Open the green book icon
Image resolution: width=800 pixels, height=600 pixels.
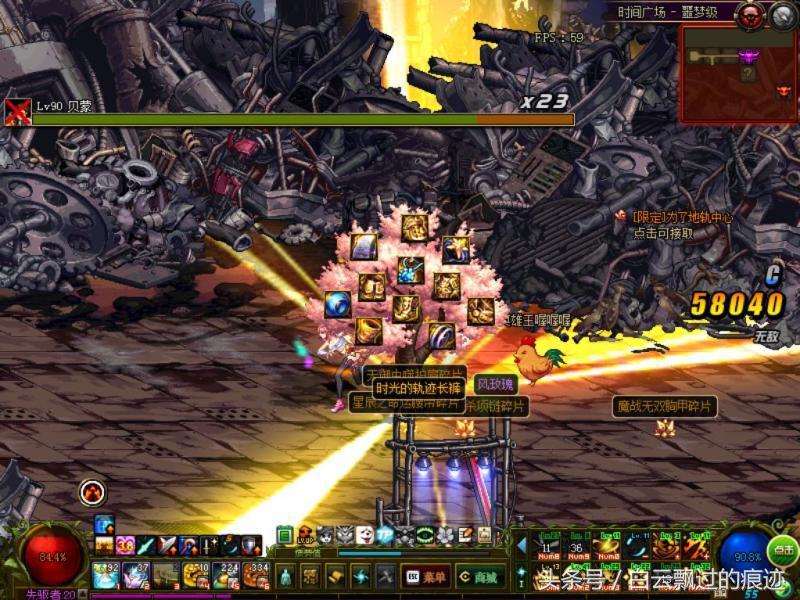coord(285,535)
